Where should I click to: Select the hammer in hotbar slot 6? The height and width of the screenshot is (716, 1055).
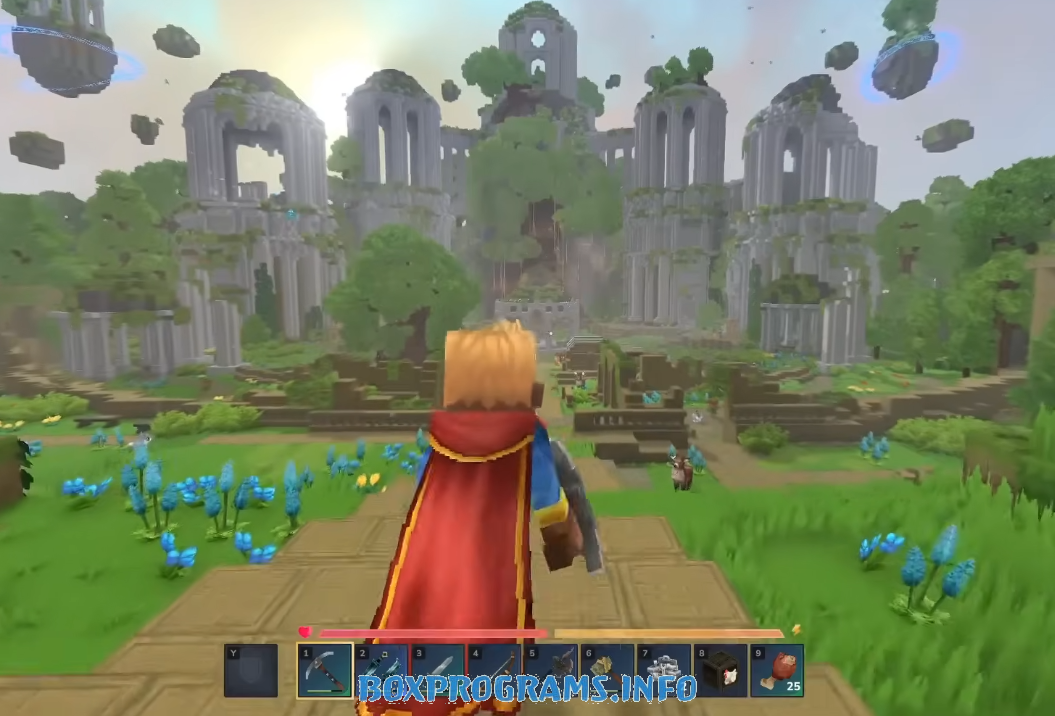[x=607, y=670]
